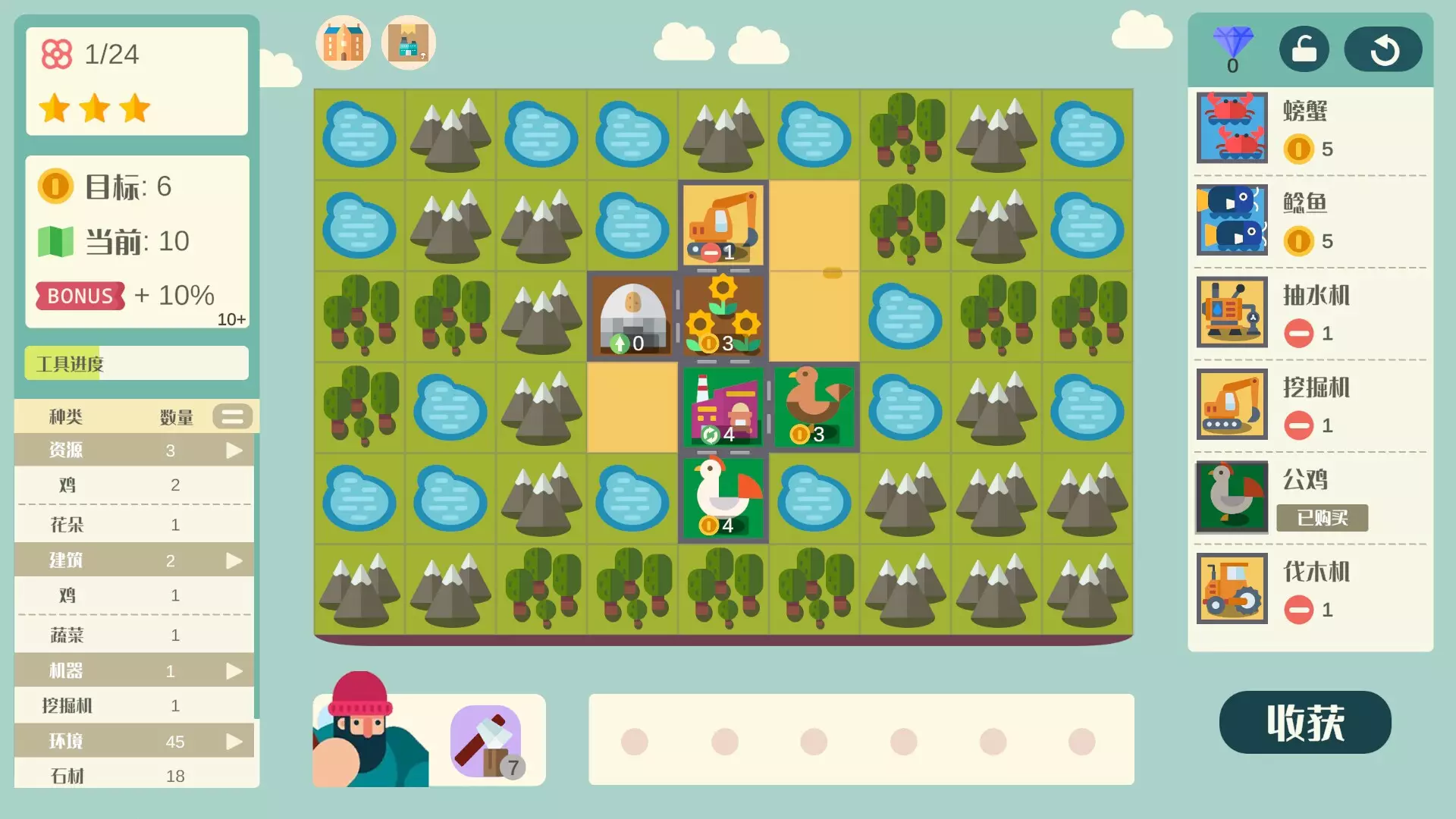Select the 挖掘机 excavator in the shop

click(x=1231, y=406)
